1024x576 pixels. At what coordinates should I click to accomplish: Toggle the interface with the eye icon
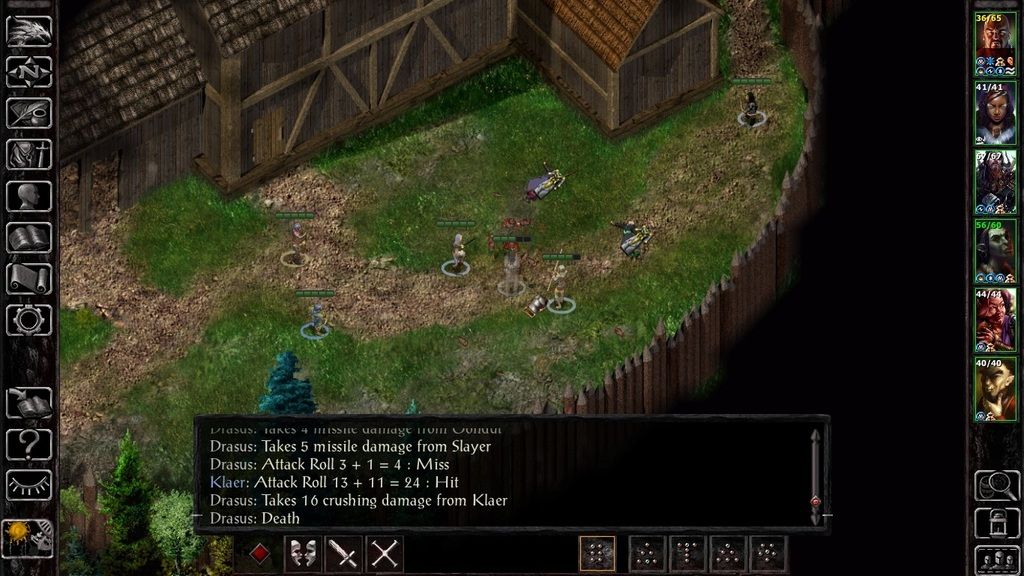[29, 485]
